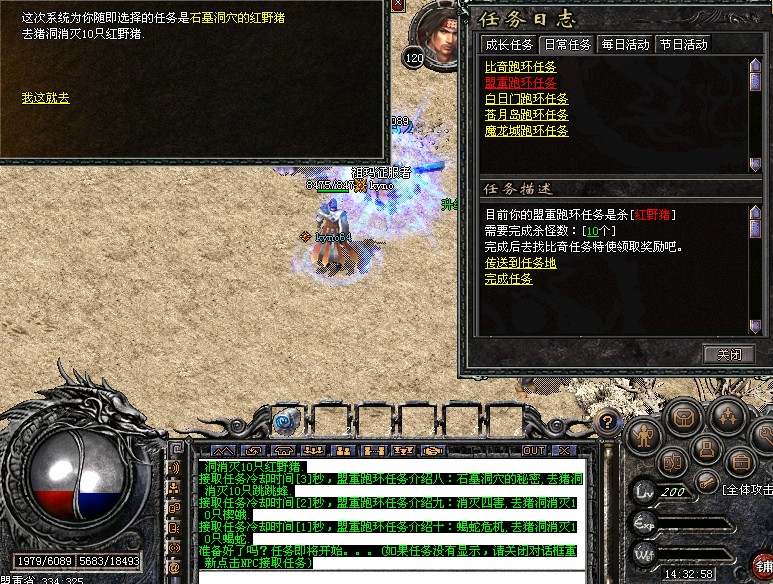This screenshot has height=584, width=773.
Task: Click the 完成任务 link
Action: [509, 279]
